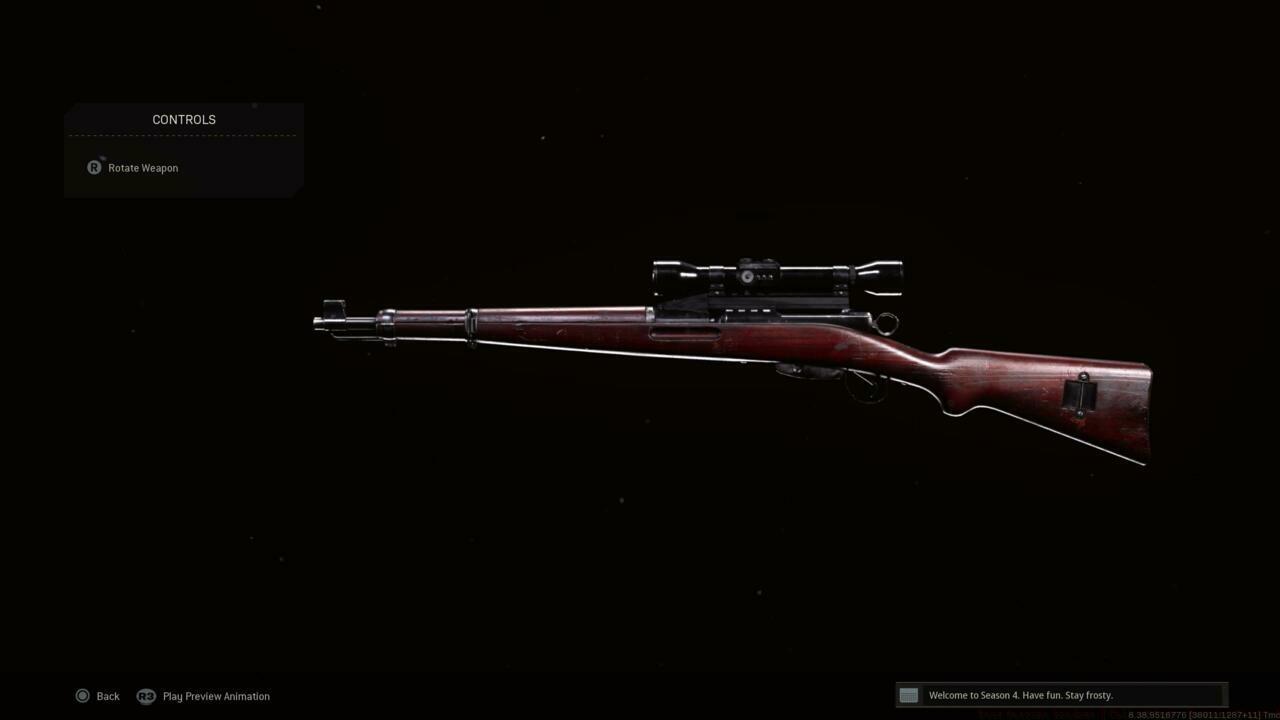Open the CONTROLS panel header

[183, 119]
